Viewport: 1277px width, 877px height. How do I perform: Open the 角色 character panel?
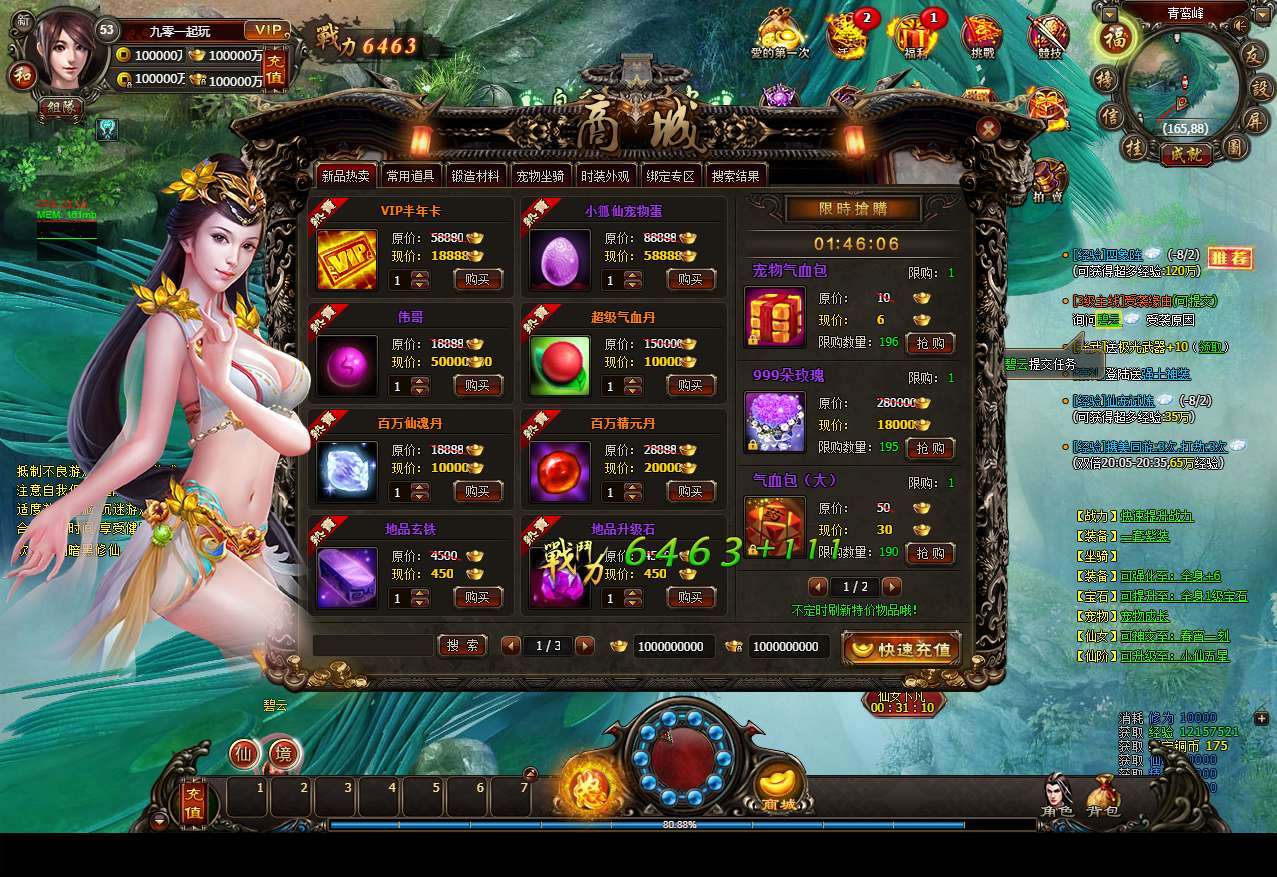[1057, 795]
